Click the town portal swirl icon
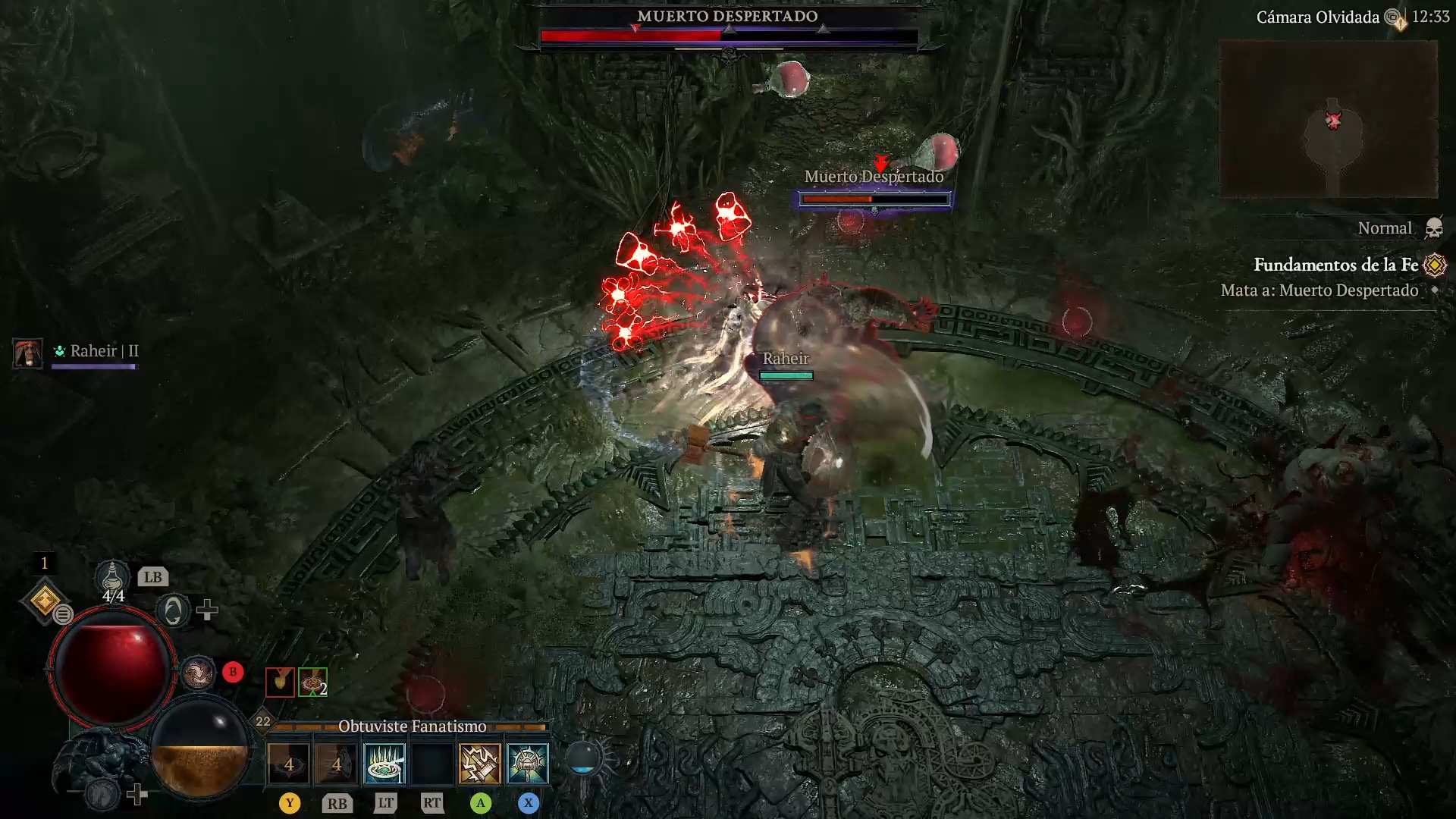This screenshot has height=819, width=1456. [173, 610]
